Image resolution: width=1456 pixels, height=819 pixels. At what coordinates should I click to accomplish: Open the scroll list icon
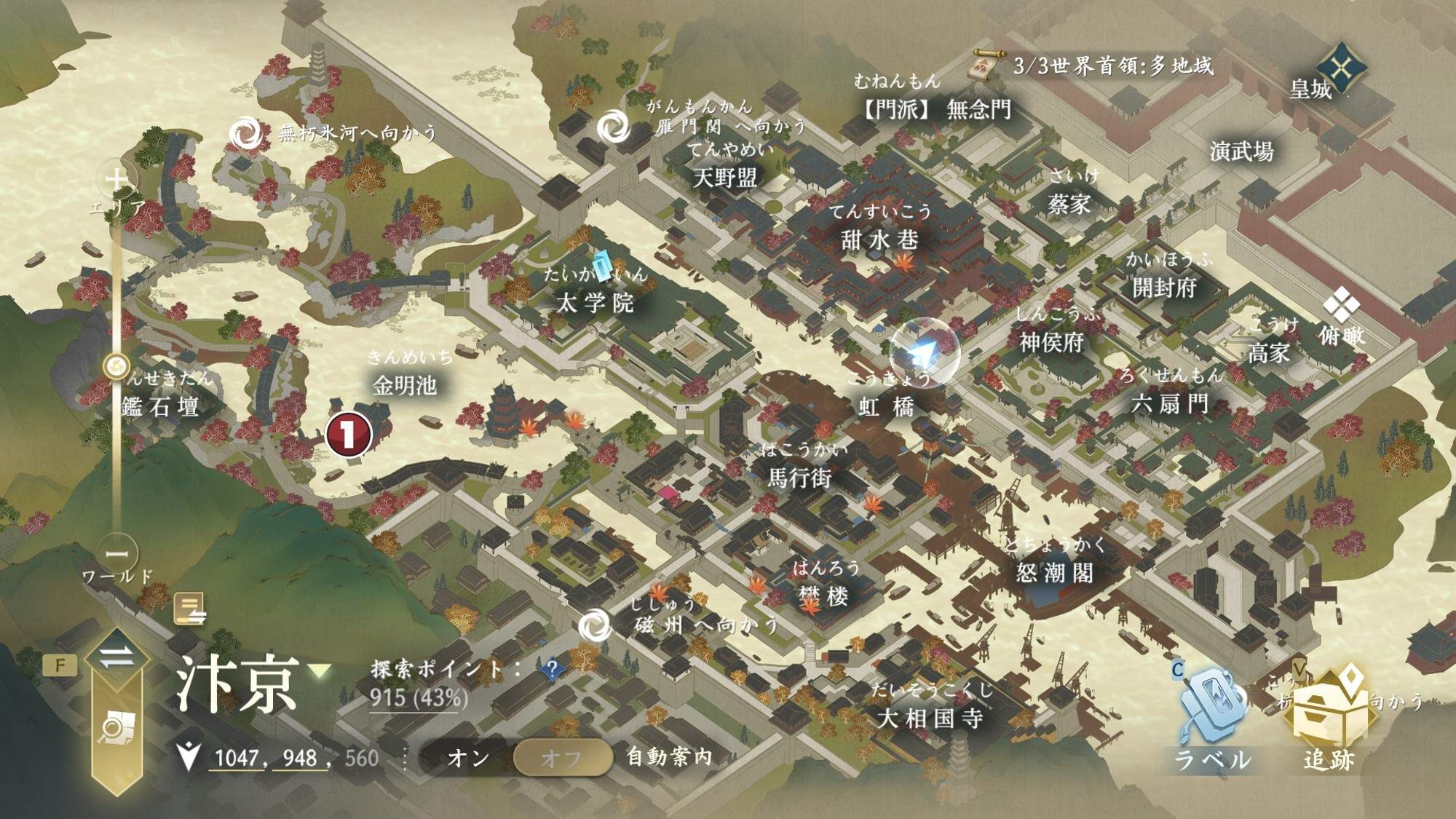click(x=190, y=609)
